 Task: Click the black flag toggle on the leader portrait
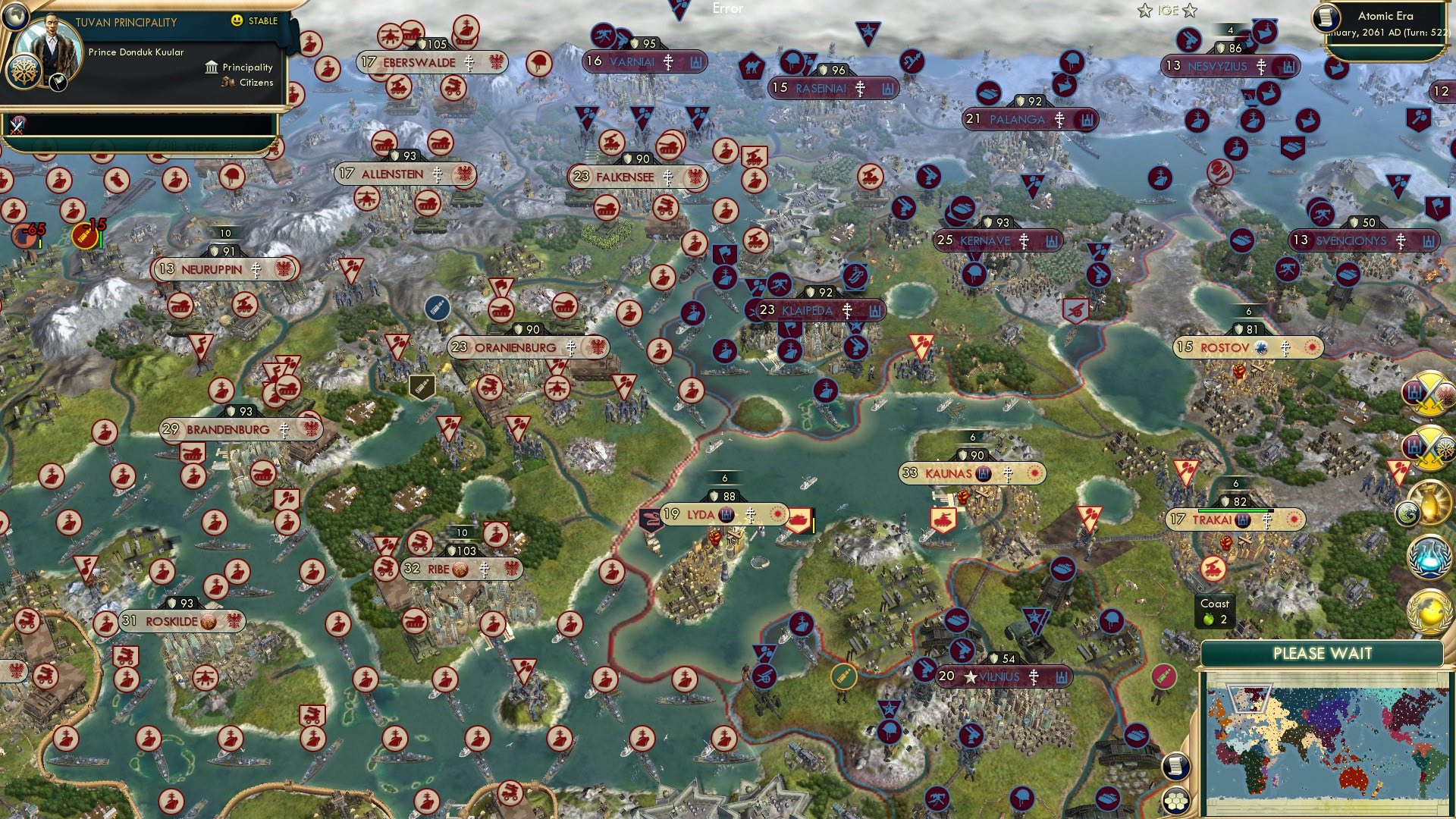pos(57,83)
